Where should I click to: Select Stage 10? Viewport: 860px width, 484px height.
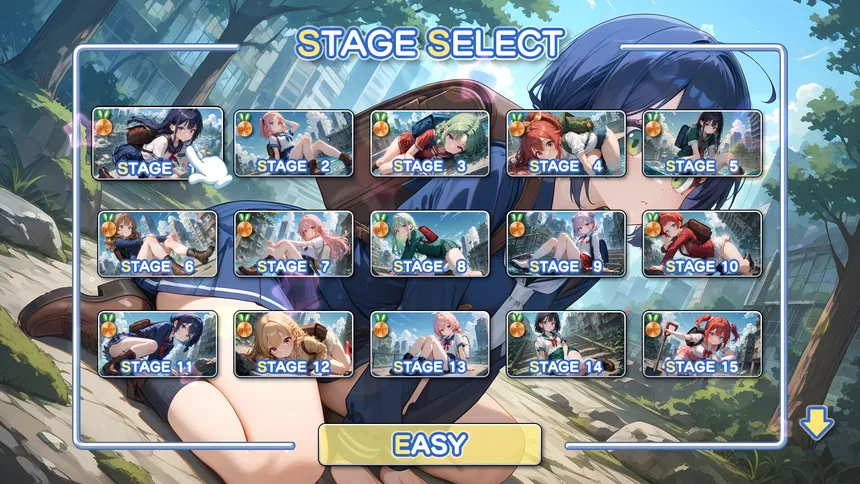702,244
